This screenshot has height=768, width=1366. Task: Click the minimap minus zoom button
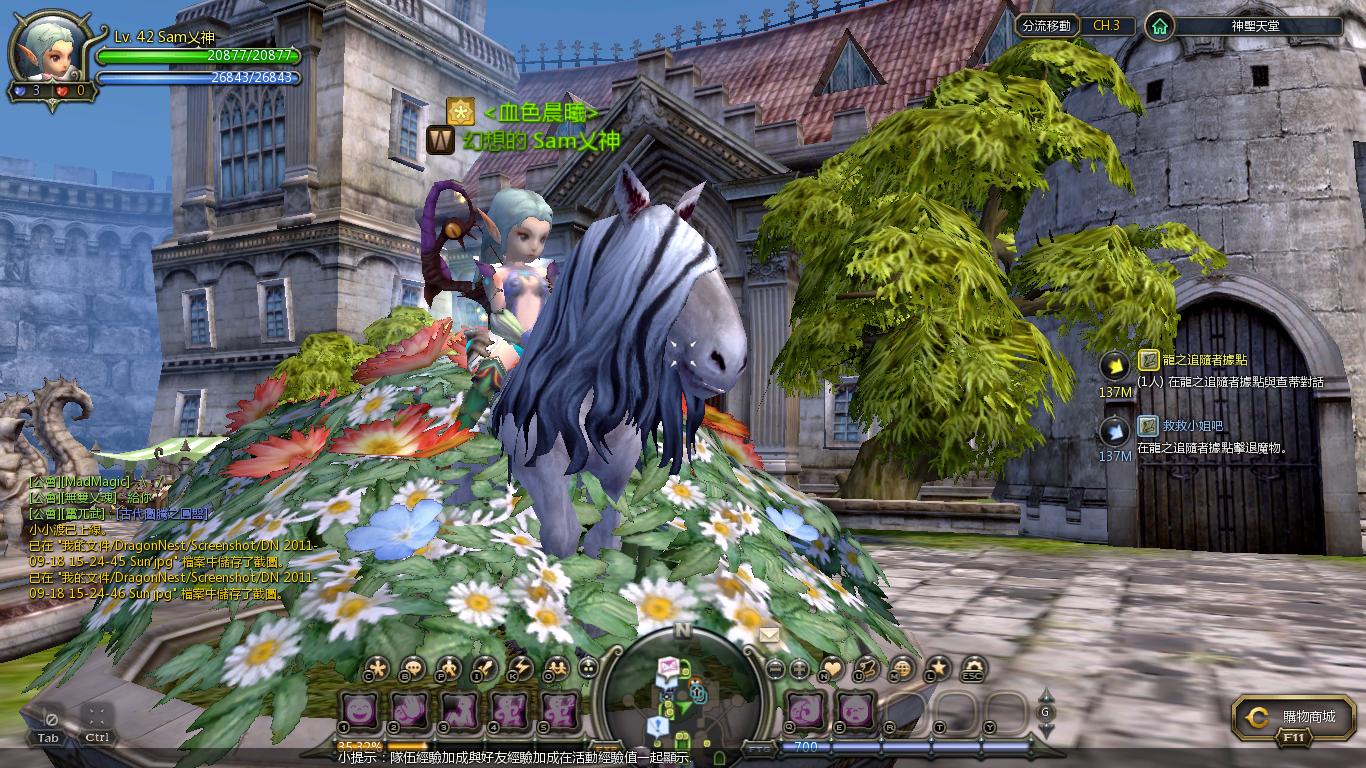pyautogui.click(x=775, y=668)
